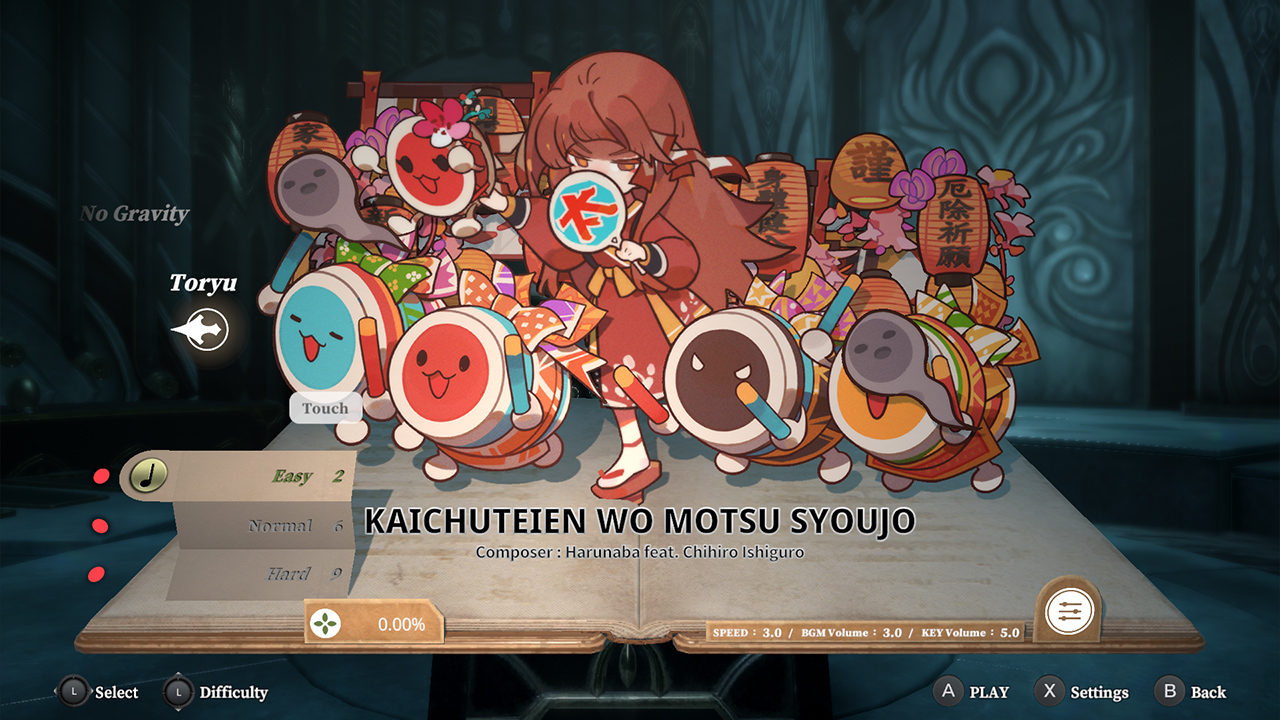Switch to the Easy 2 difficulty tab
The image size is (1280, 720).
300,477
